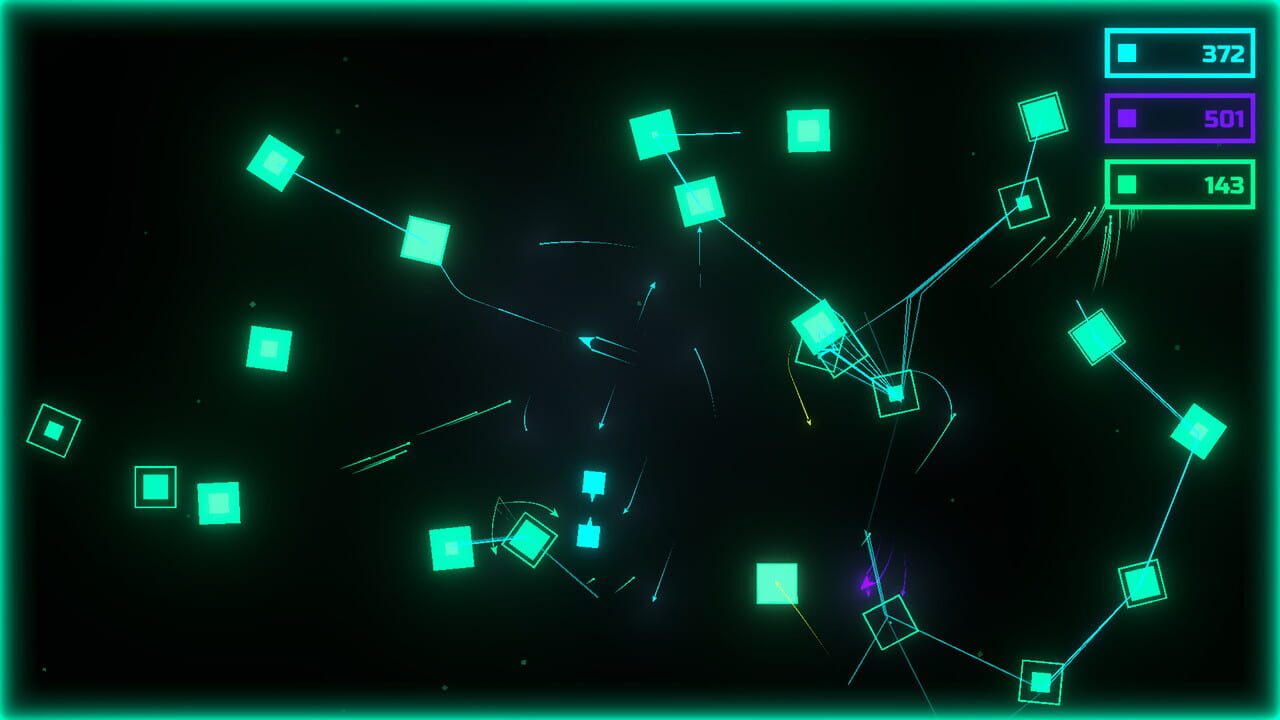Toggle the green player's score panel
This screenshot has width=1280, height=720.
tap(1180, 185)
